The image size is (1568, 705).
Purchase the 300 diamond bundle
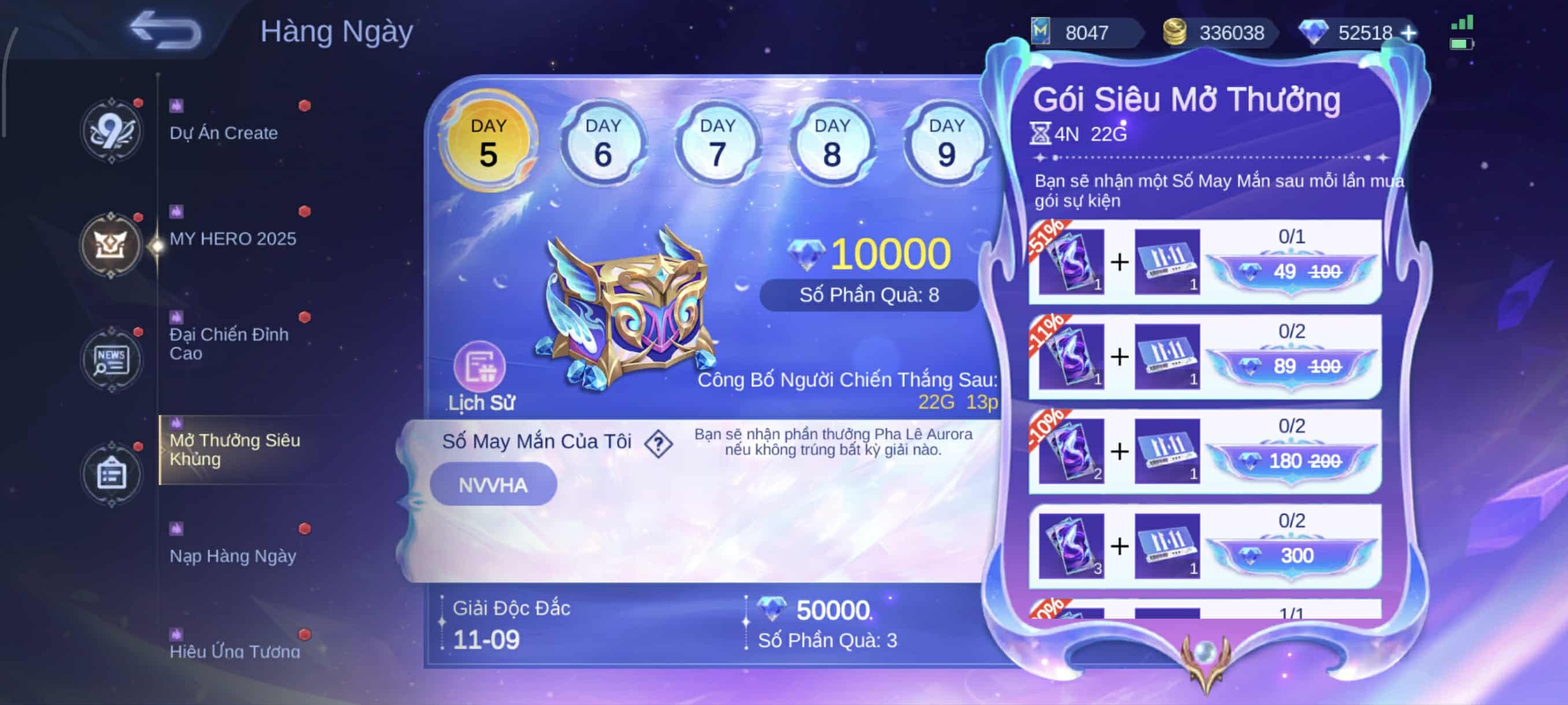click(1291, 555)
